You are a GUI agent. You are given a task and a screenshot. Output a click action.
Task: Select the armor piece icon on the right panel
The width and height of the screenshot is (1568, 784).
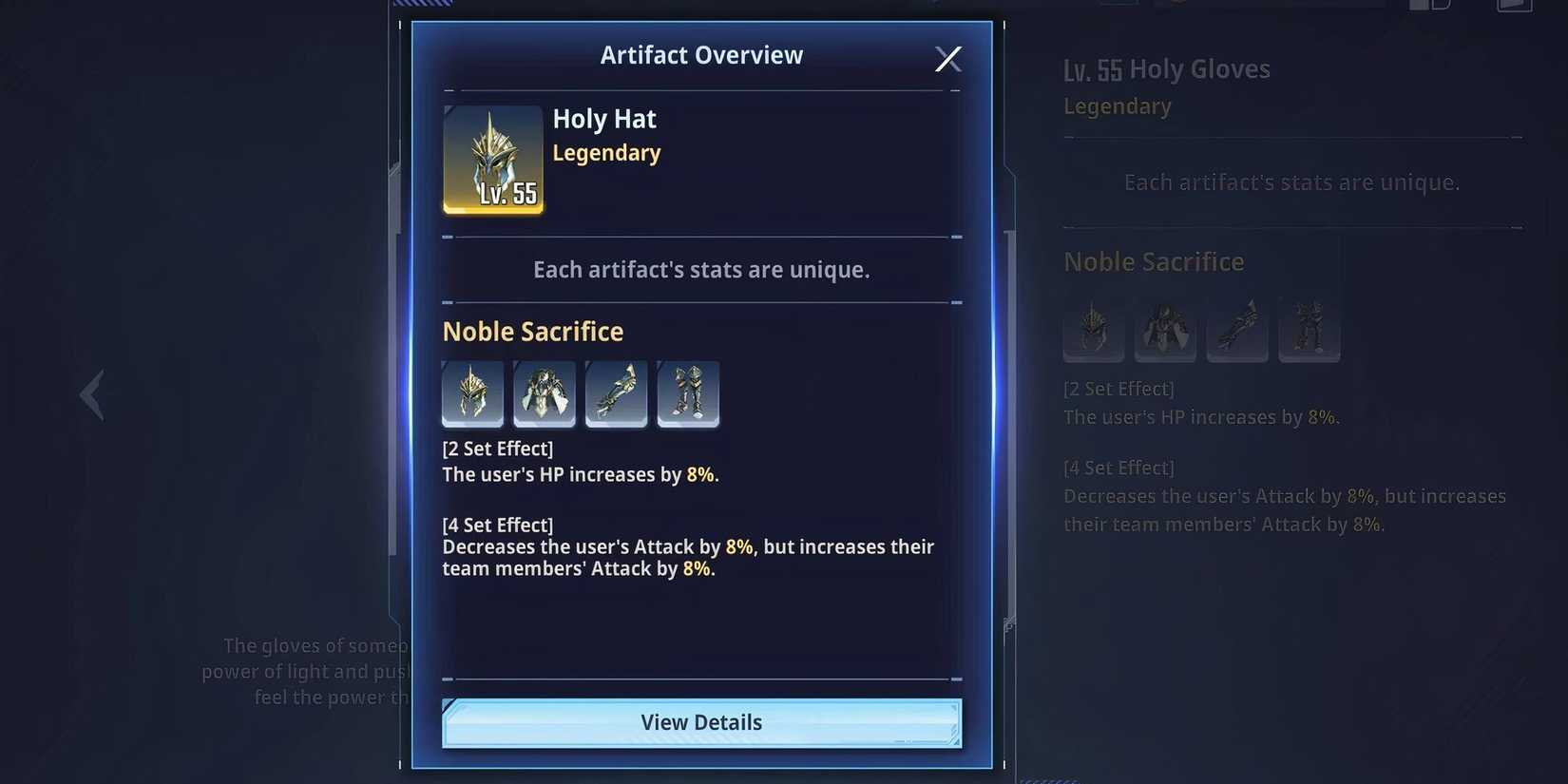click(x=1165, y=330)
